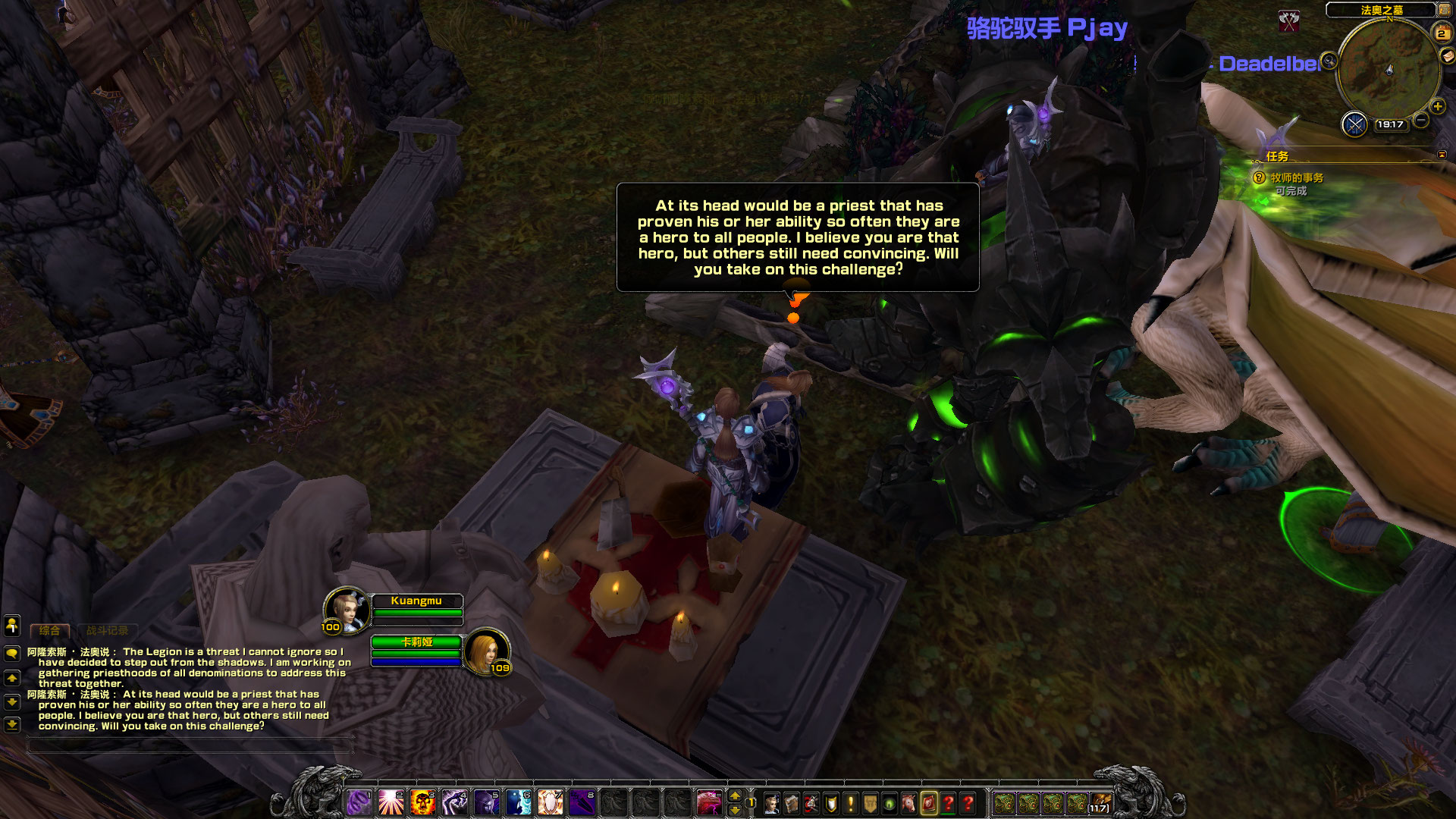Collapse the 任务 objective tracker
This screenshot has height=819, width=1456.
pos(1442,155)
